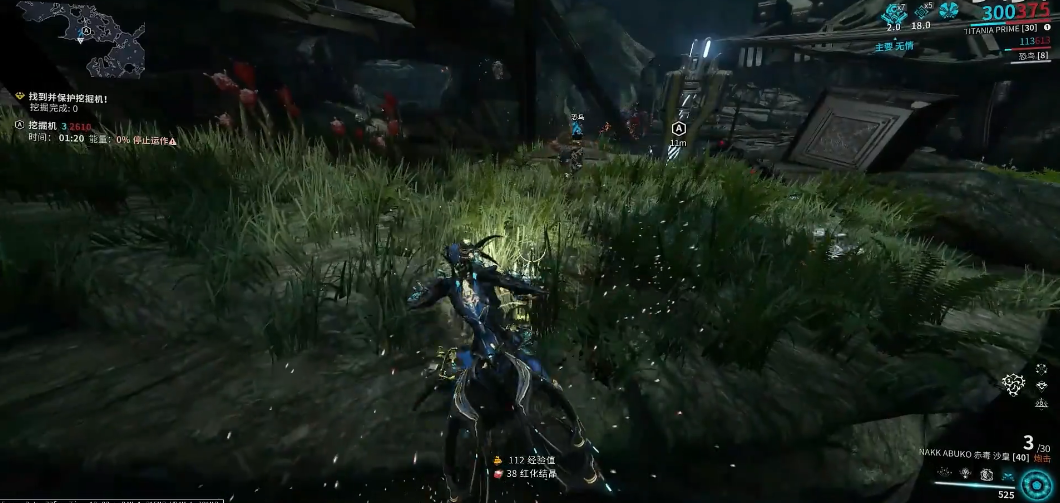Activate the third ability icon in the row
This screenshot has height=503, width=1060.
[986, 472]
